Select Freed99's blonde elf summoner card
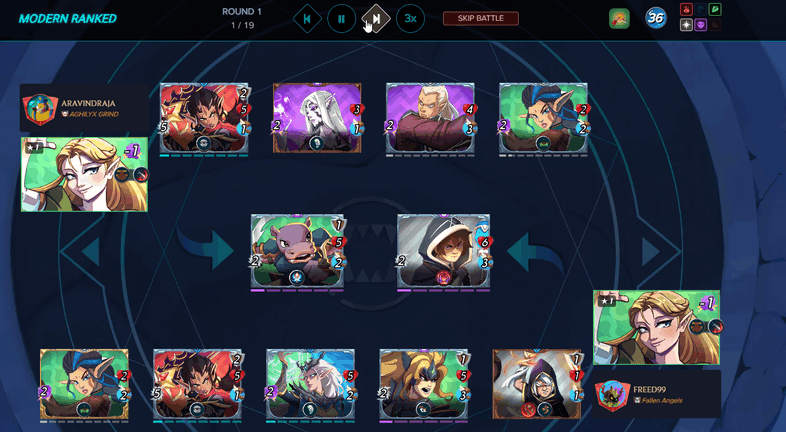This screenshot has height=432, width=786. [x=656, y=327]
